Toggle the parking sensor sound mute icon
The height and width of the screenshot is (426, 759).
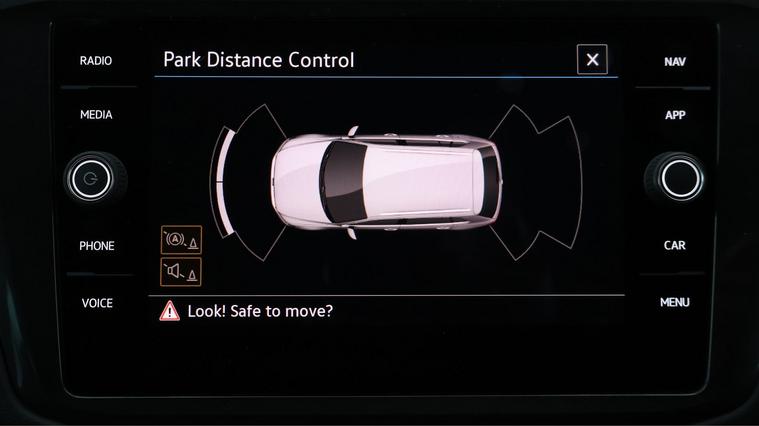pyautogui.click(x=181, y=271)
